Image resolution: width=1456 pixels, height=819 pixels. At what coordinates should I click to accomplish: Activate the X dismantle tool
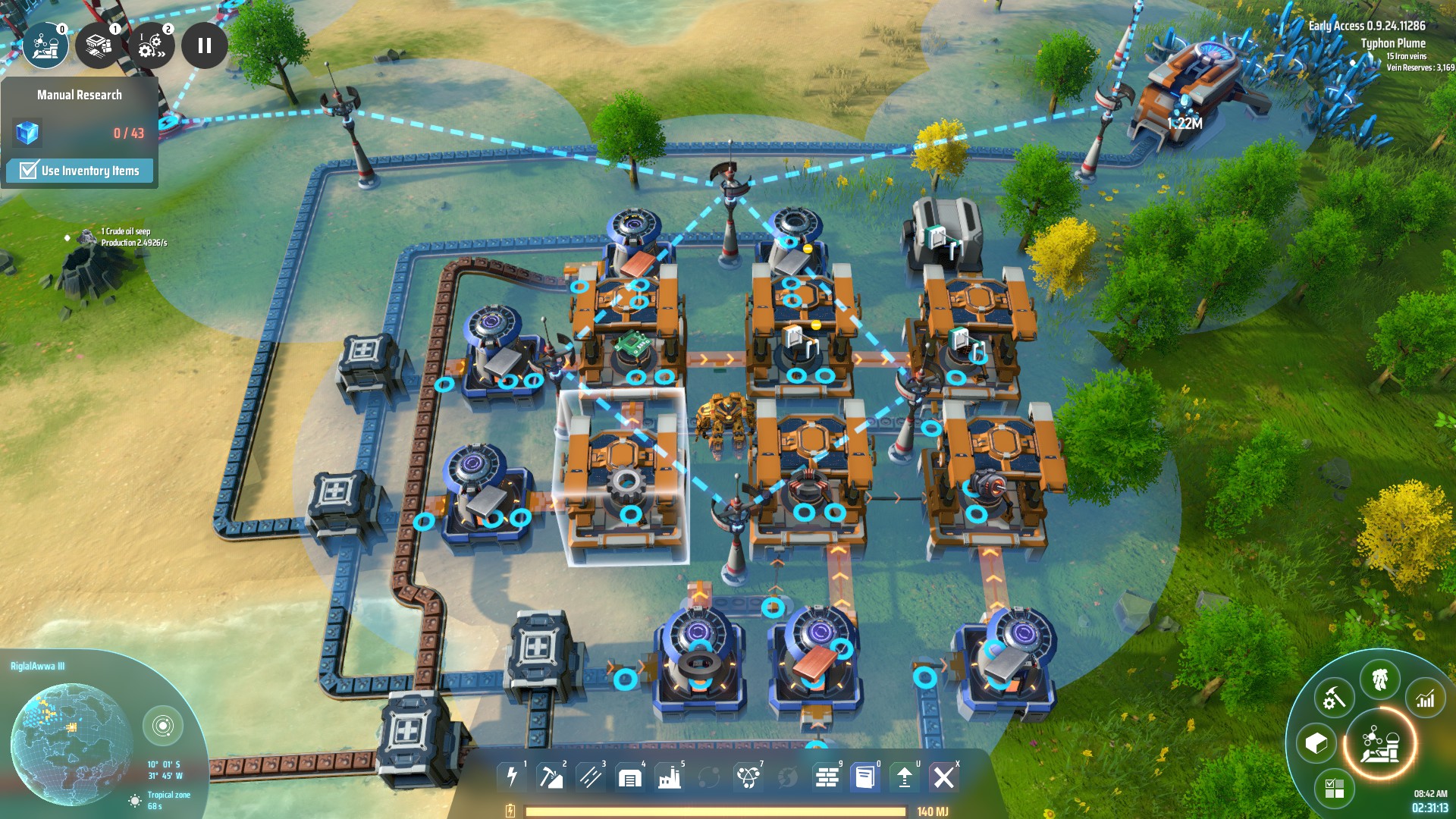tap(944, 777)
